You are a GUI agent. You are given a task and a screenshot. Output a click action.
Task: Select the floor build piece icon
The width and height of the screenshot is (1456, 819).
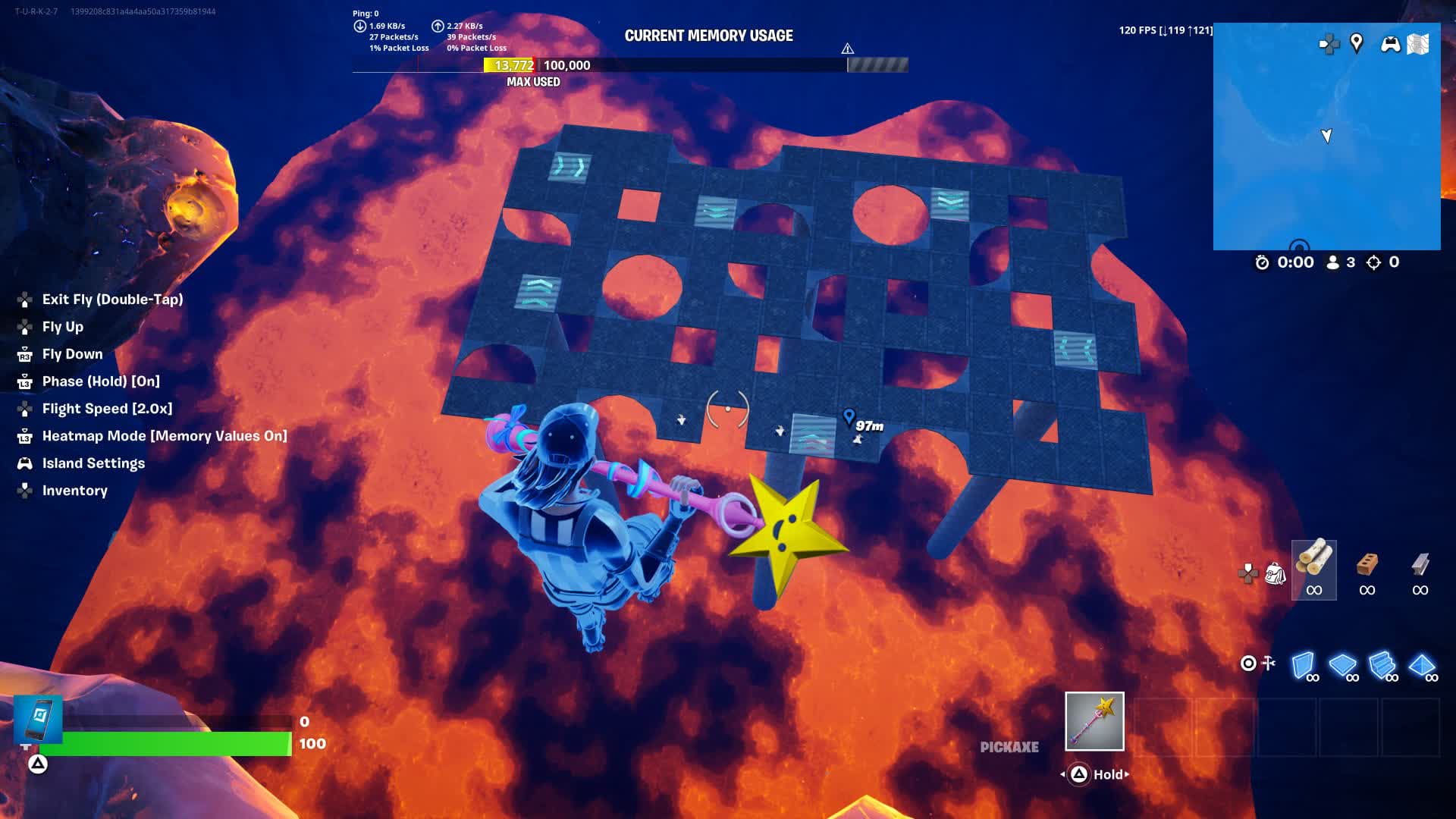click(x=1345, y=664)
